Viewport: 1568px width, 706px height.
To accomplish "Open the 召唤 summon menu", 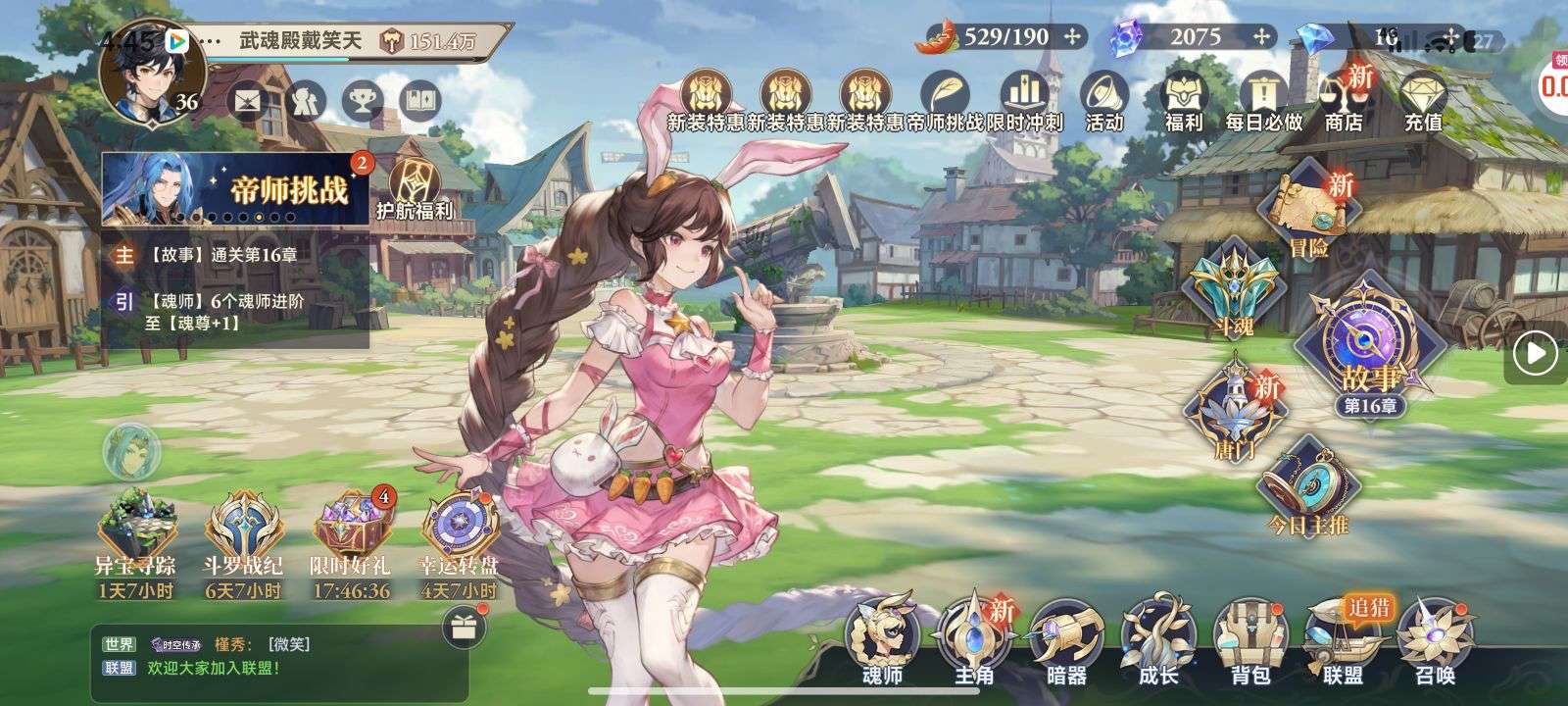I will click(x=1435, y=637).
